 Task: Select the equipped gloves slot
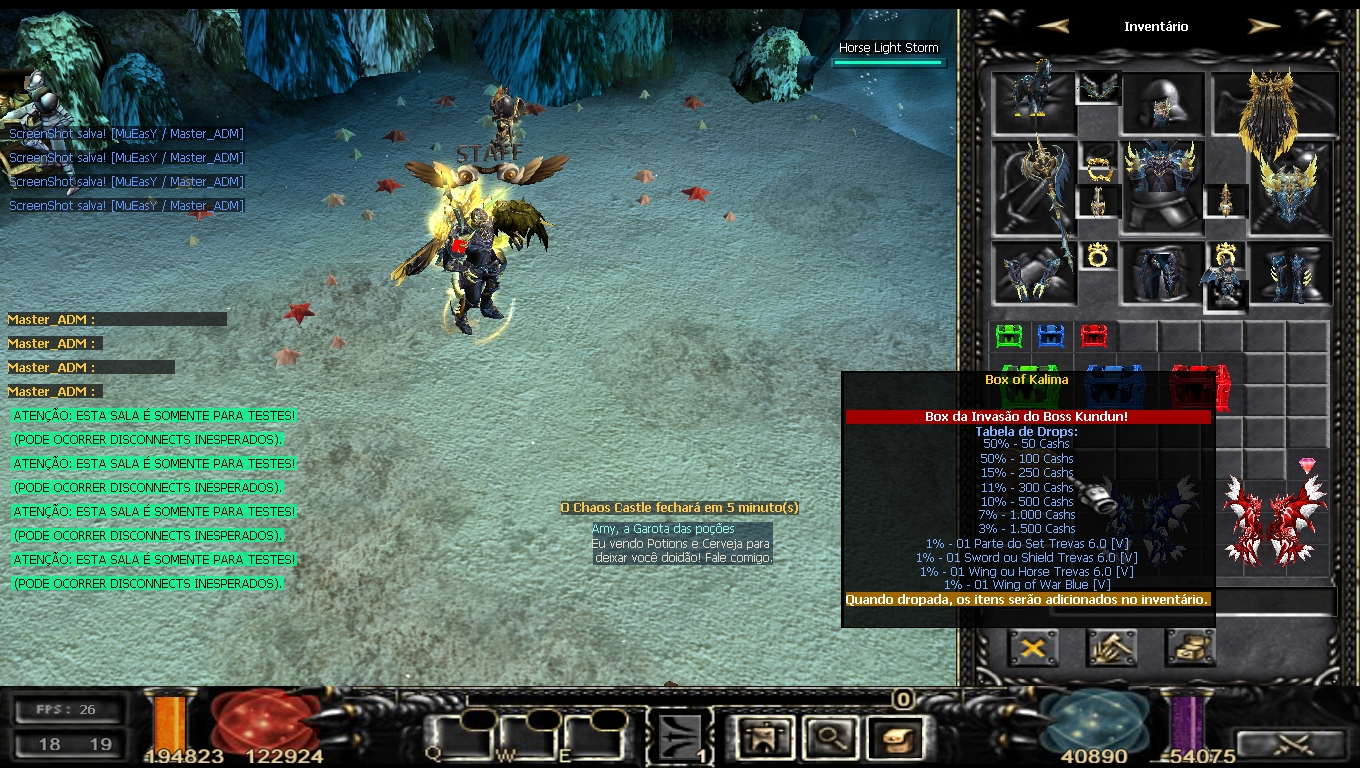tap(1034, 272)
